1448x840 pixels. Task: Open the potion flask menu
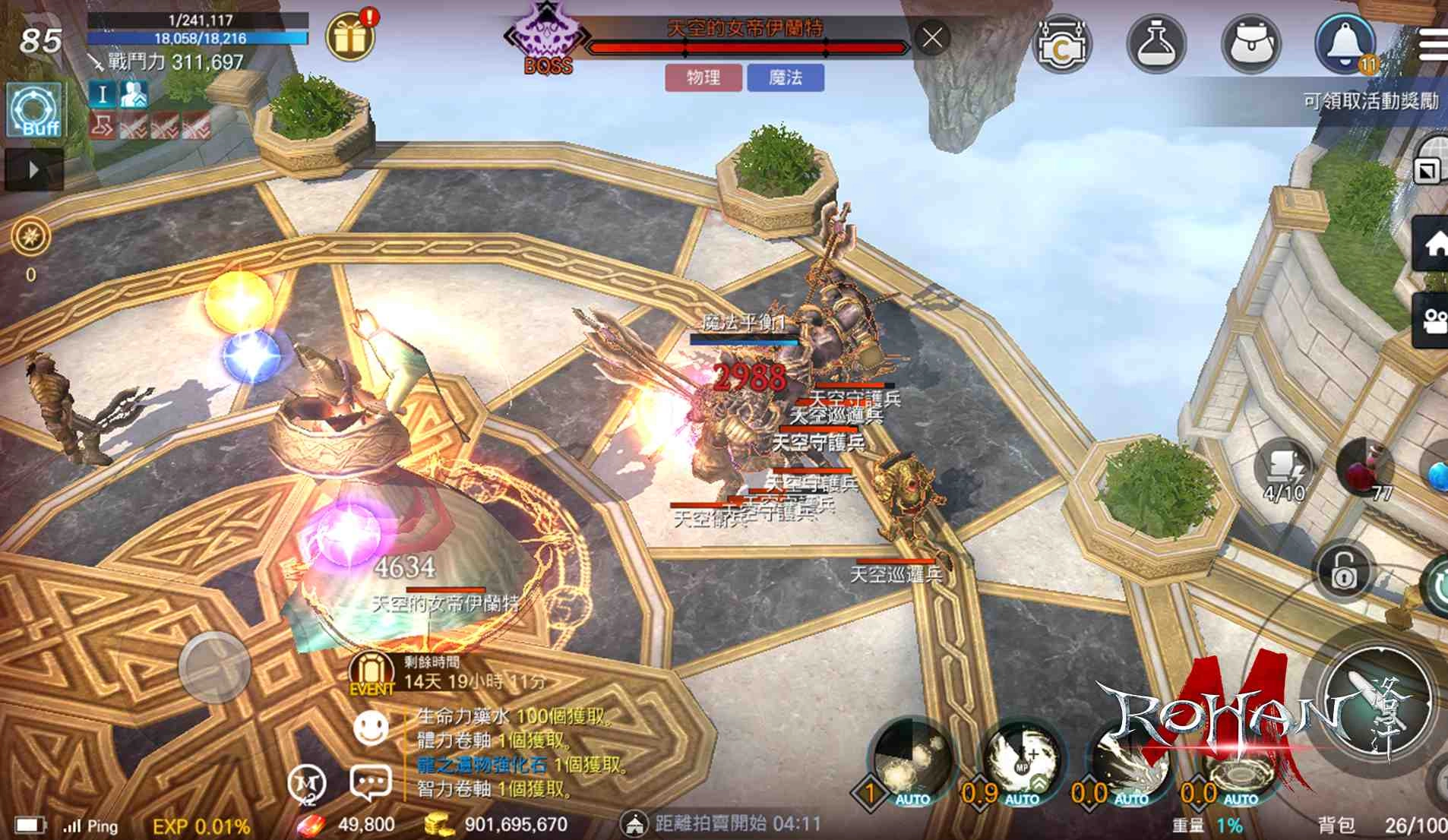[x=1156, y=45]
